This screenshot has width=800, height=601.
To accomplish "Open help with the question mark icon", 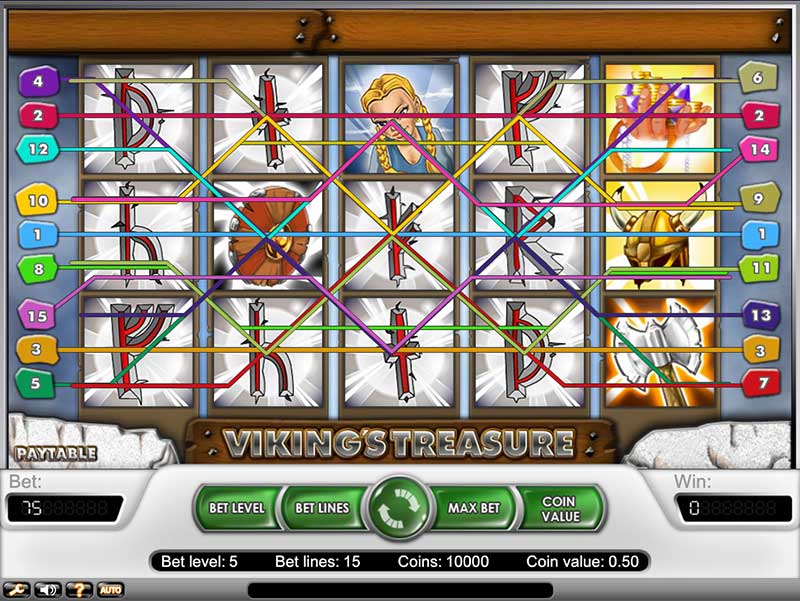I will point(78,590).
